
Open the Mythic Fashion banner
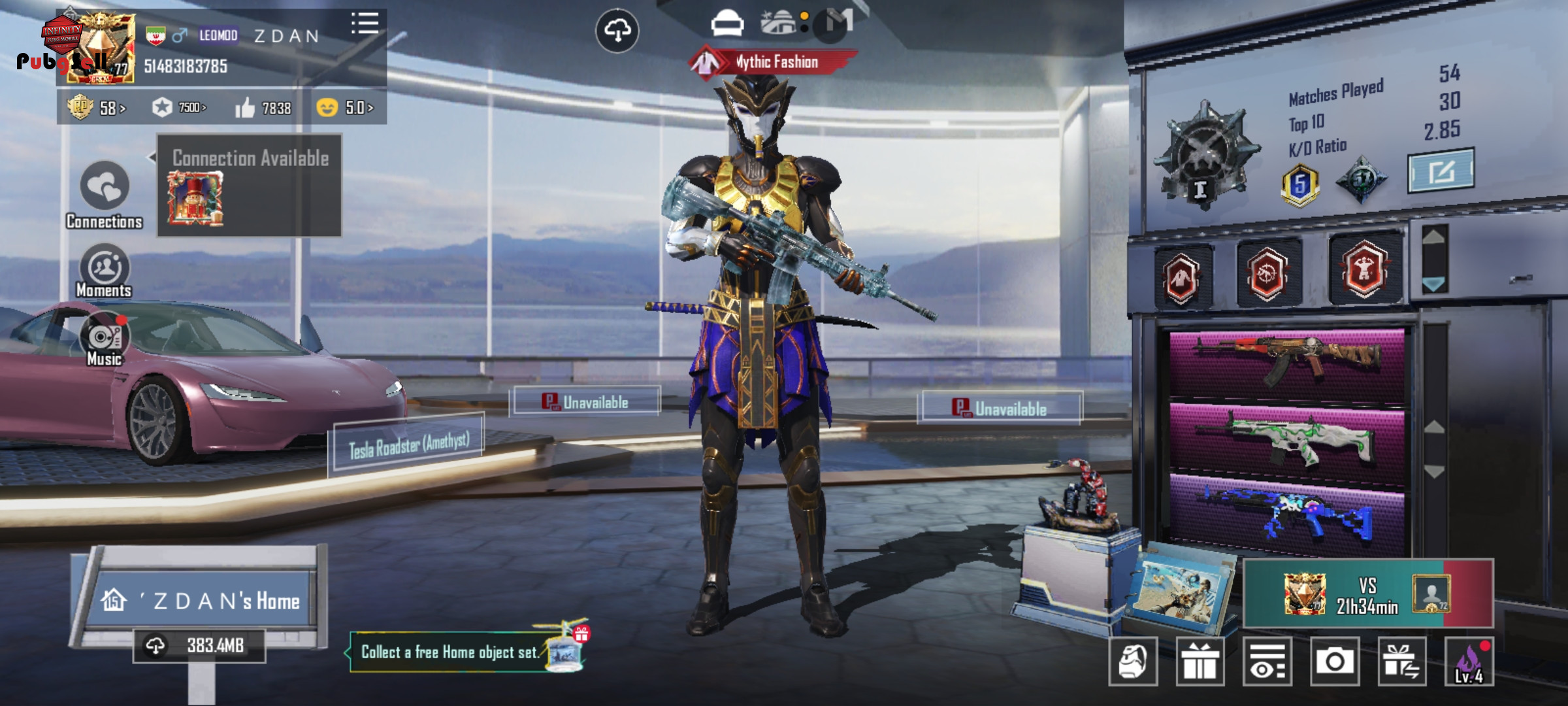point(774,63)
